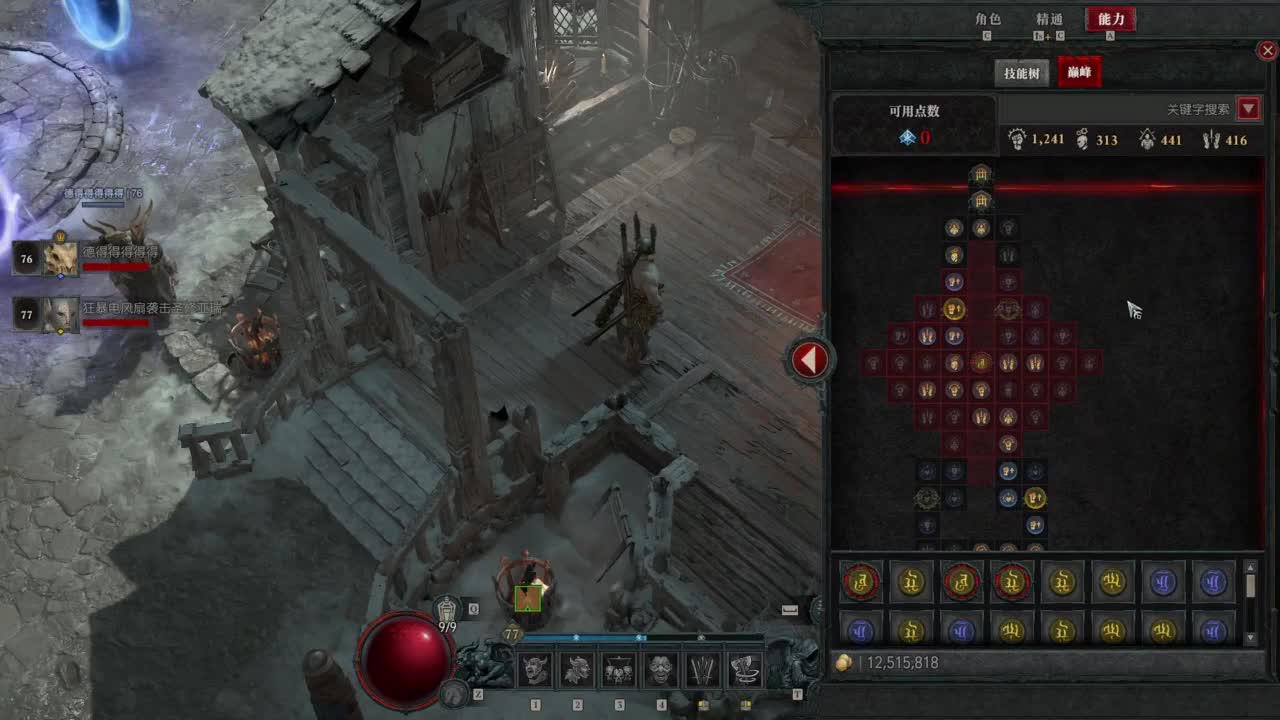The image size is (1280, 720).
Task: Show the 技能树 skill tree view
Action: point(1022,73)
